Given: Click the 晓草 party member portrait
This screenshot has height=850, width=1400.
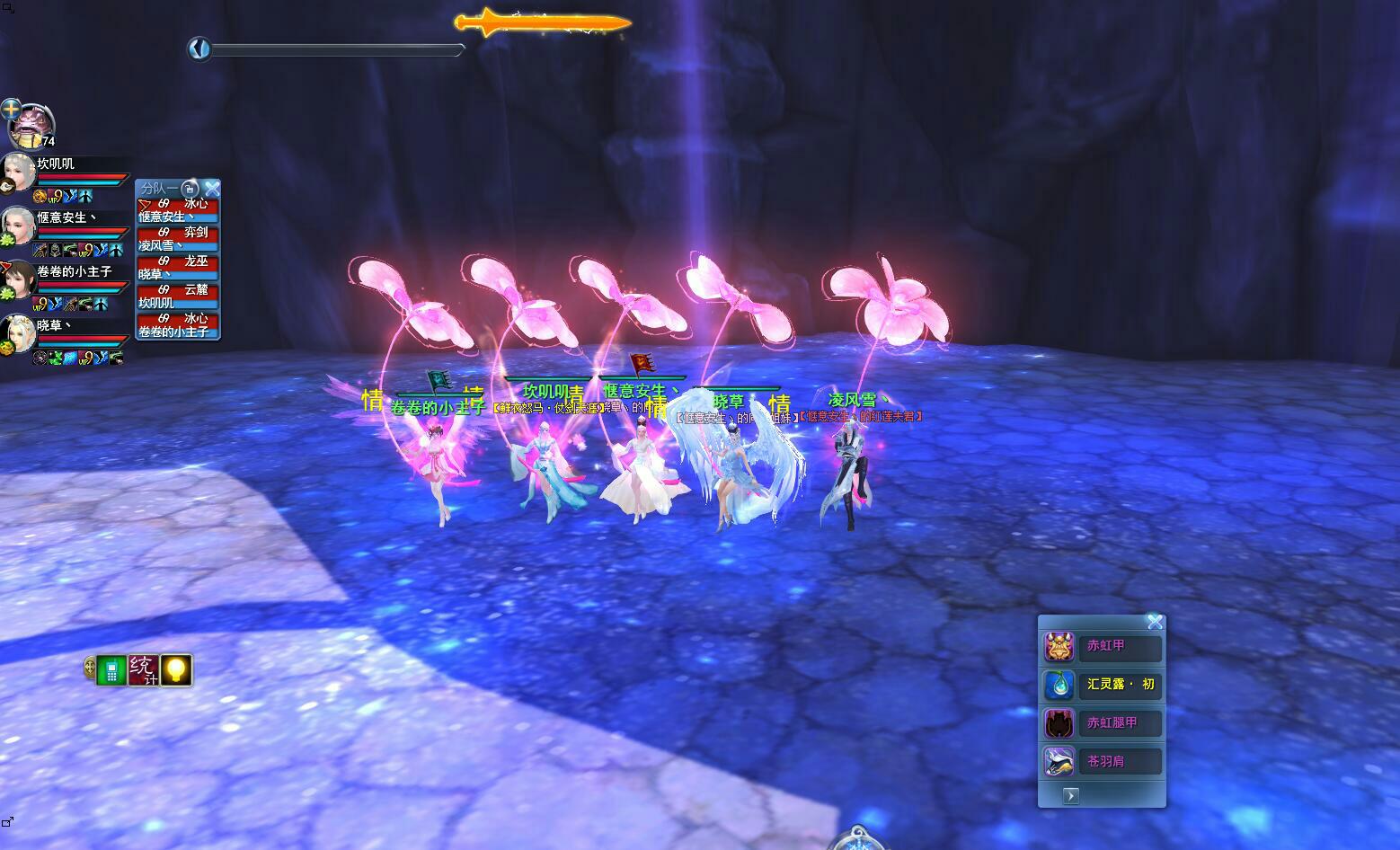Looking at the screenshot, I should (18, 332).
